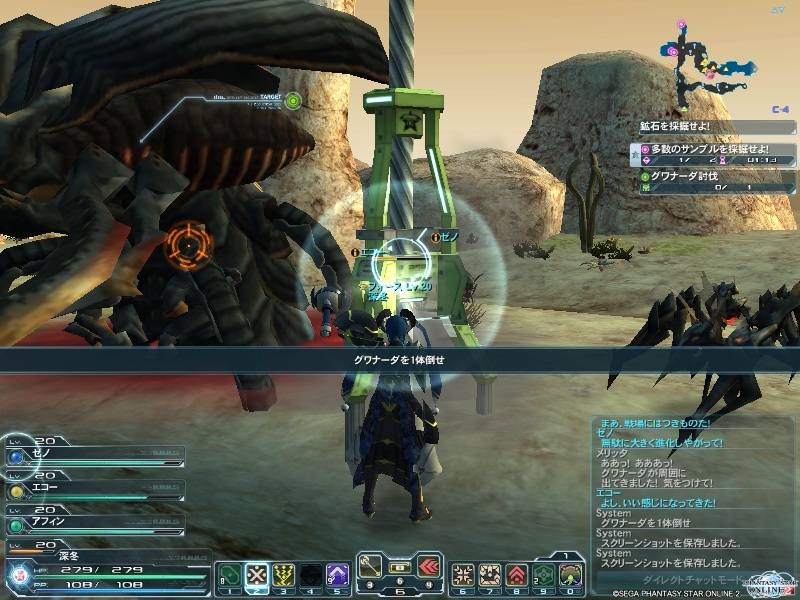Activate the round icon in hotbar slot 0

[x=571, y=574]
